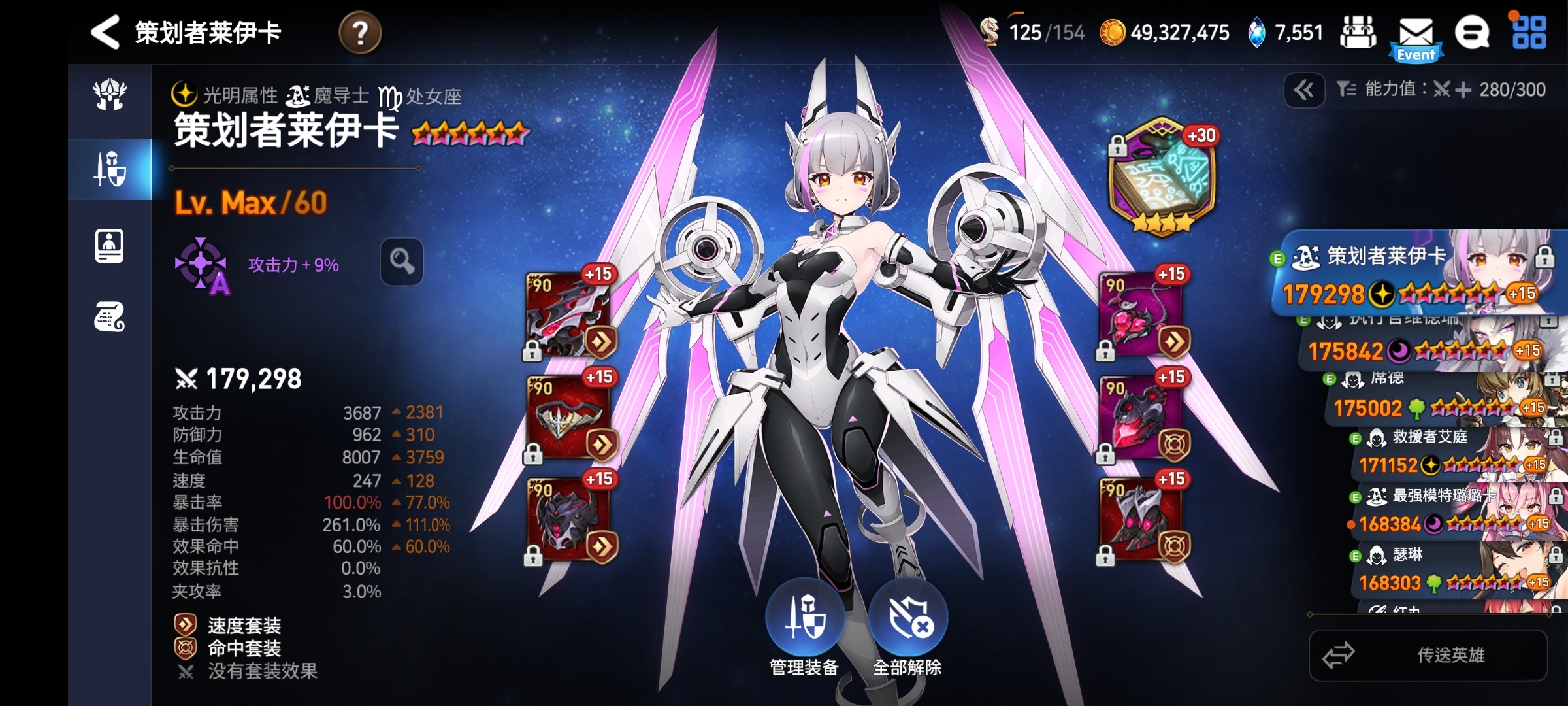
Task: Select the equipped red weapon slot
Action: click(x=568, y=315)
